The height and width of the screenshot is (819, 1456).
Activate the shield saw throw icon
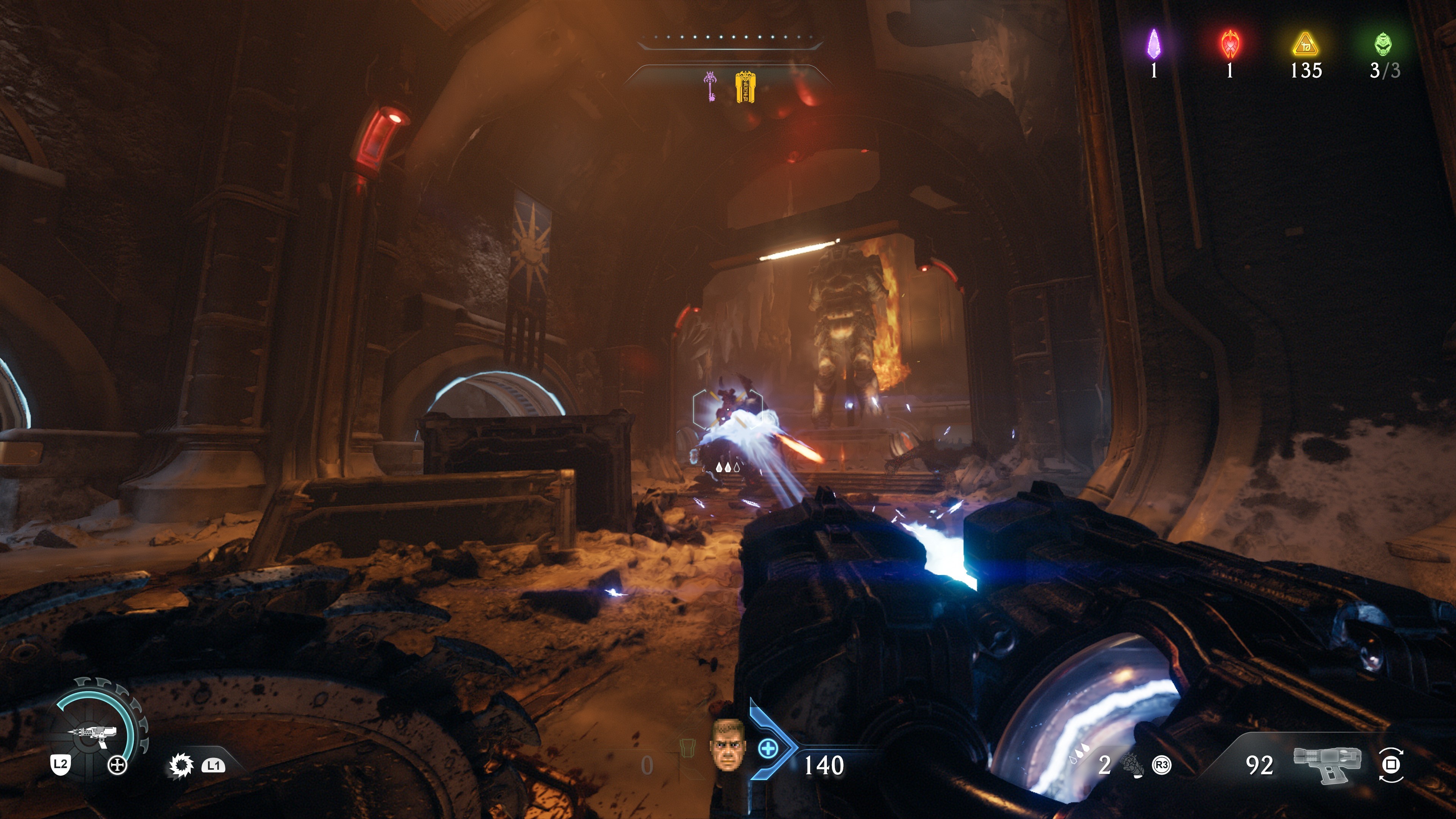(x=181, y=766)
